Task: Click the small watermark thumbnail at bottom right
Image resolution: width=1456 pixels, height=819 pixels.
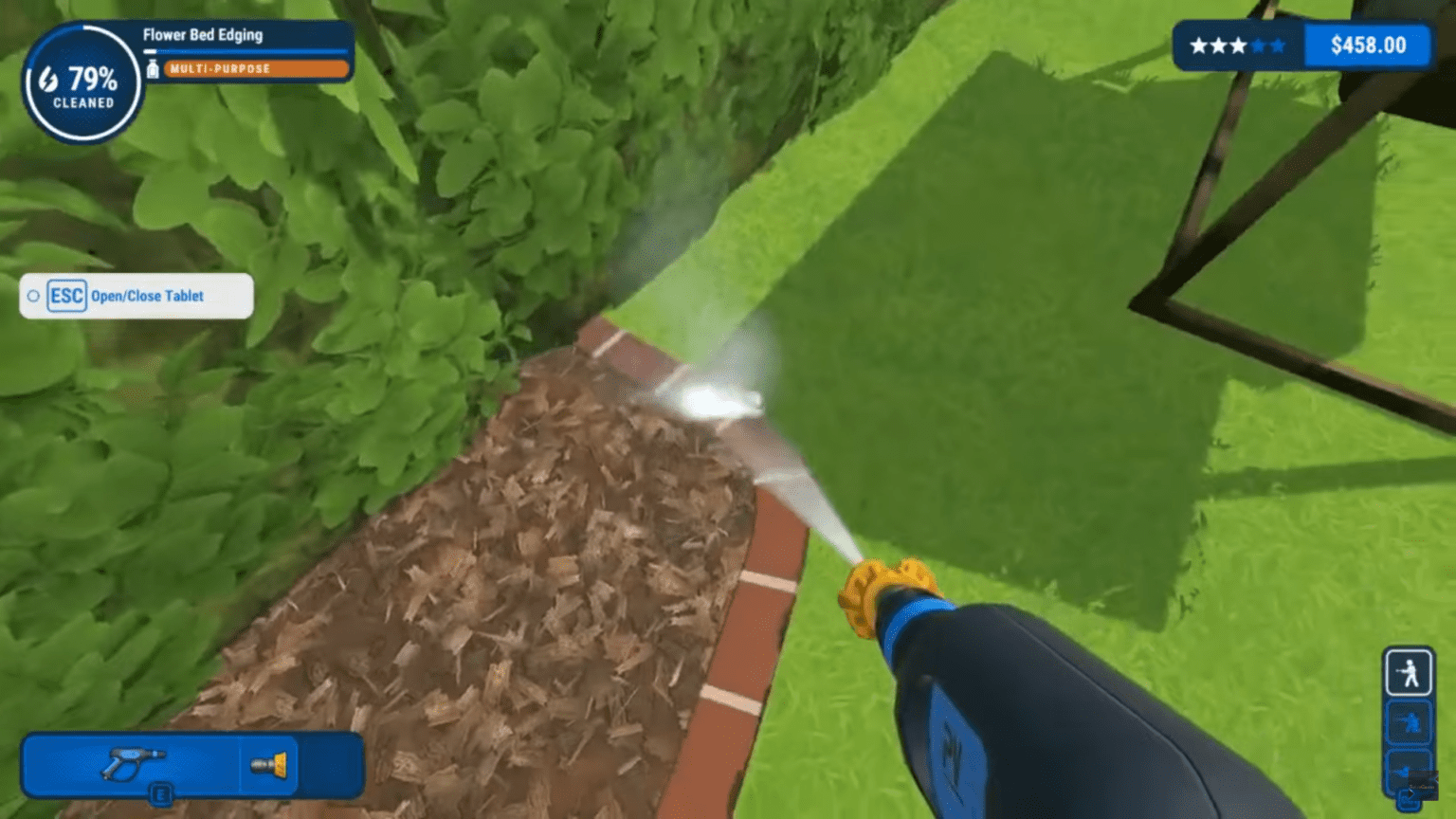Action: pos(1424,785)
